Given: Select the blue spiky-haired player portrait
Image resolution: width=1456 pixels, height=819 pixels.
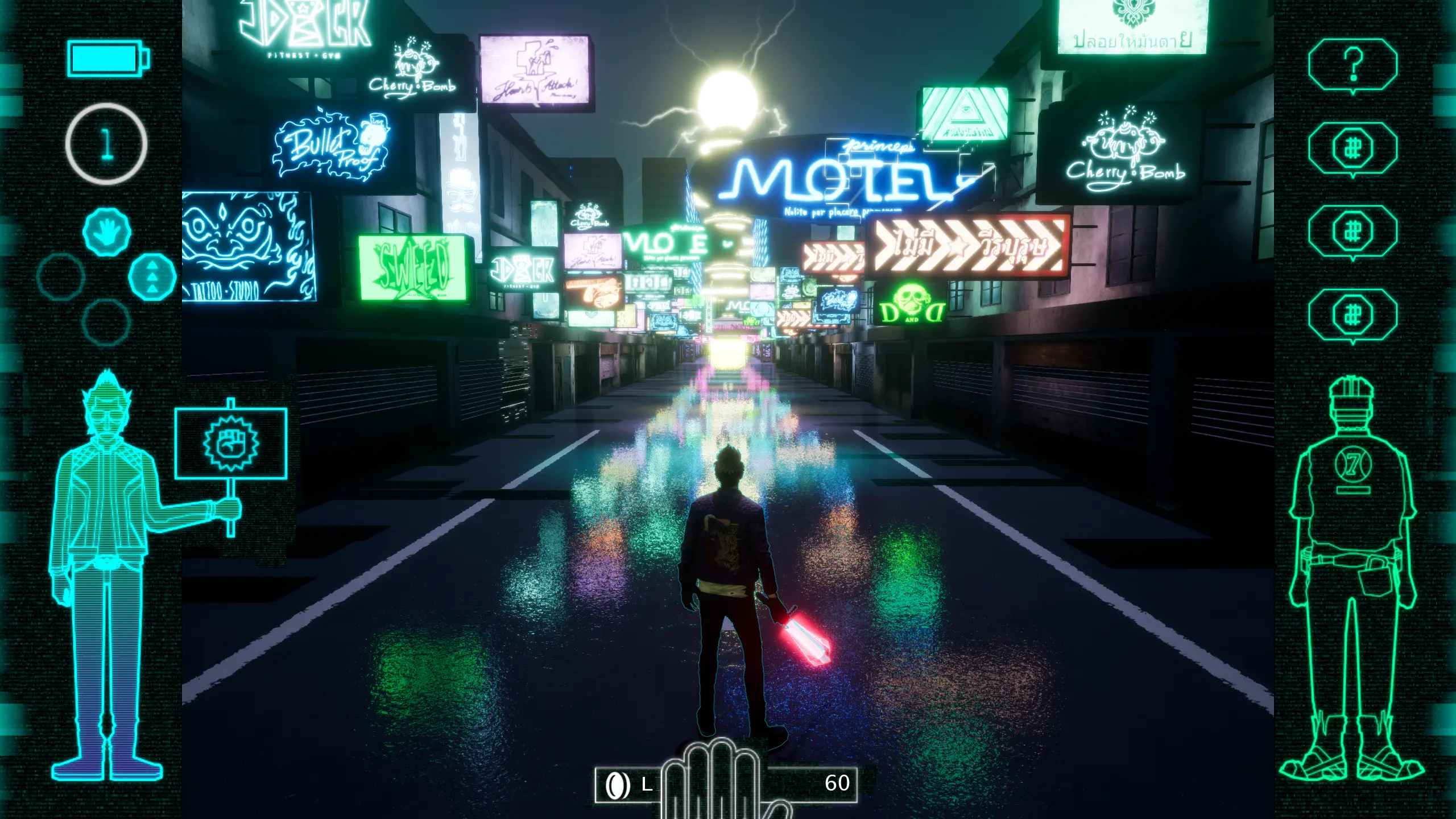Looking at the screenshot, I should point(106,574).
